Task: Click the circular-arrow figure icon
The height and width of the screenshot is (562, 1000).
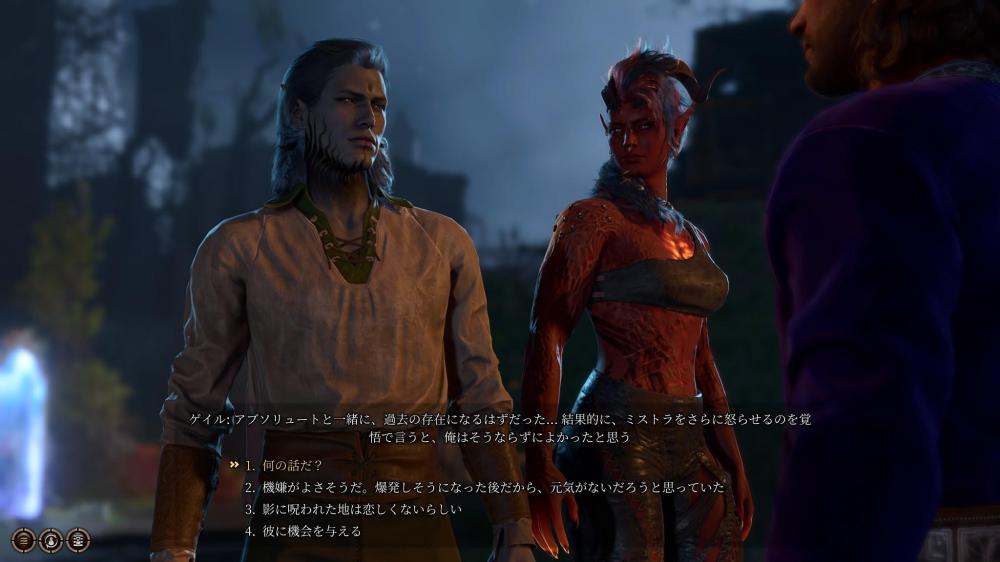Action: point(50,540)
